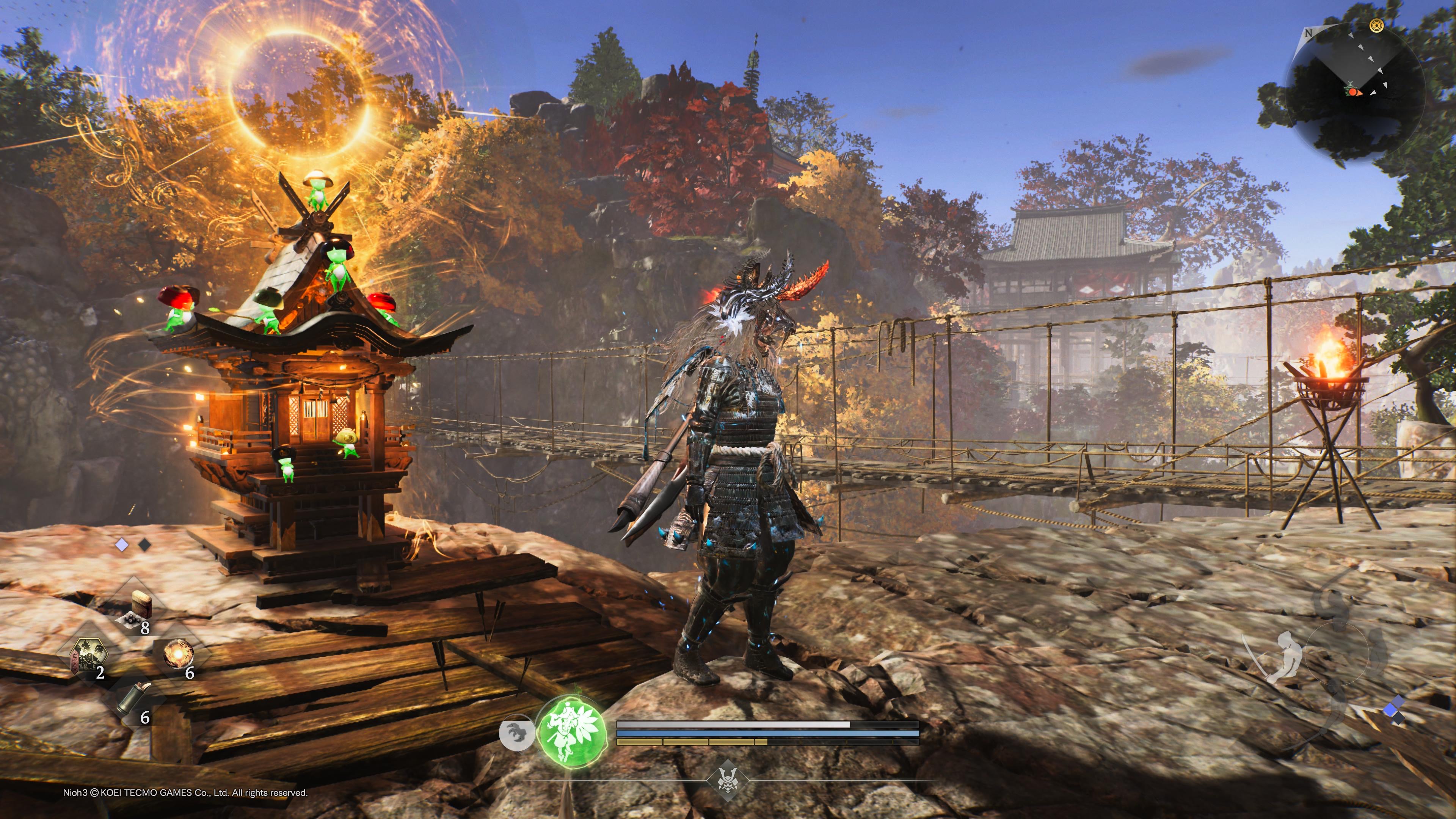Use the glowing fire orb item
This screenshot has width=1456, height=819.
pyautogui.click(x=178, y=655)
